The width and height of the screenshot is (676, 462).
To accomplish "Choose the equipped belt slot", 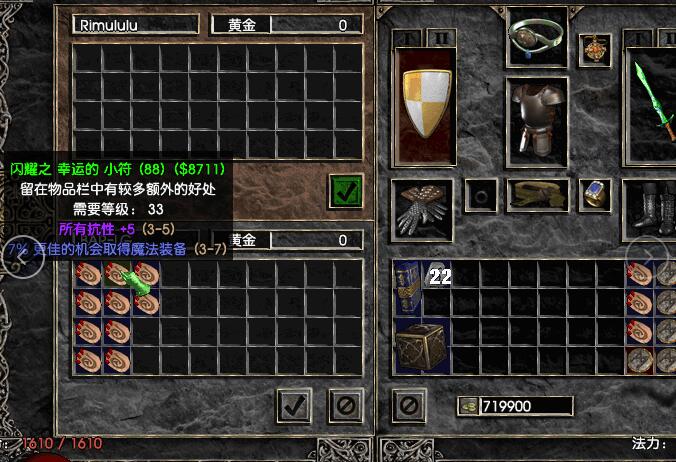I will click(537, 193).
